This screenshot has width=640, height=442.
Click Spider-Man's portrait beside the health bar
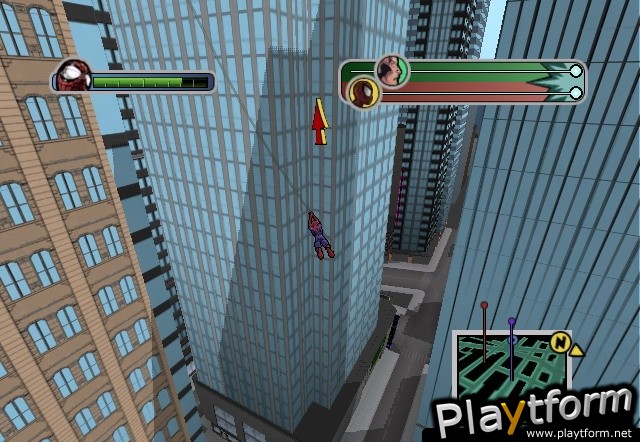coord(72,77)
